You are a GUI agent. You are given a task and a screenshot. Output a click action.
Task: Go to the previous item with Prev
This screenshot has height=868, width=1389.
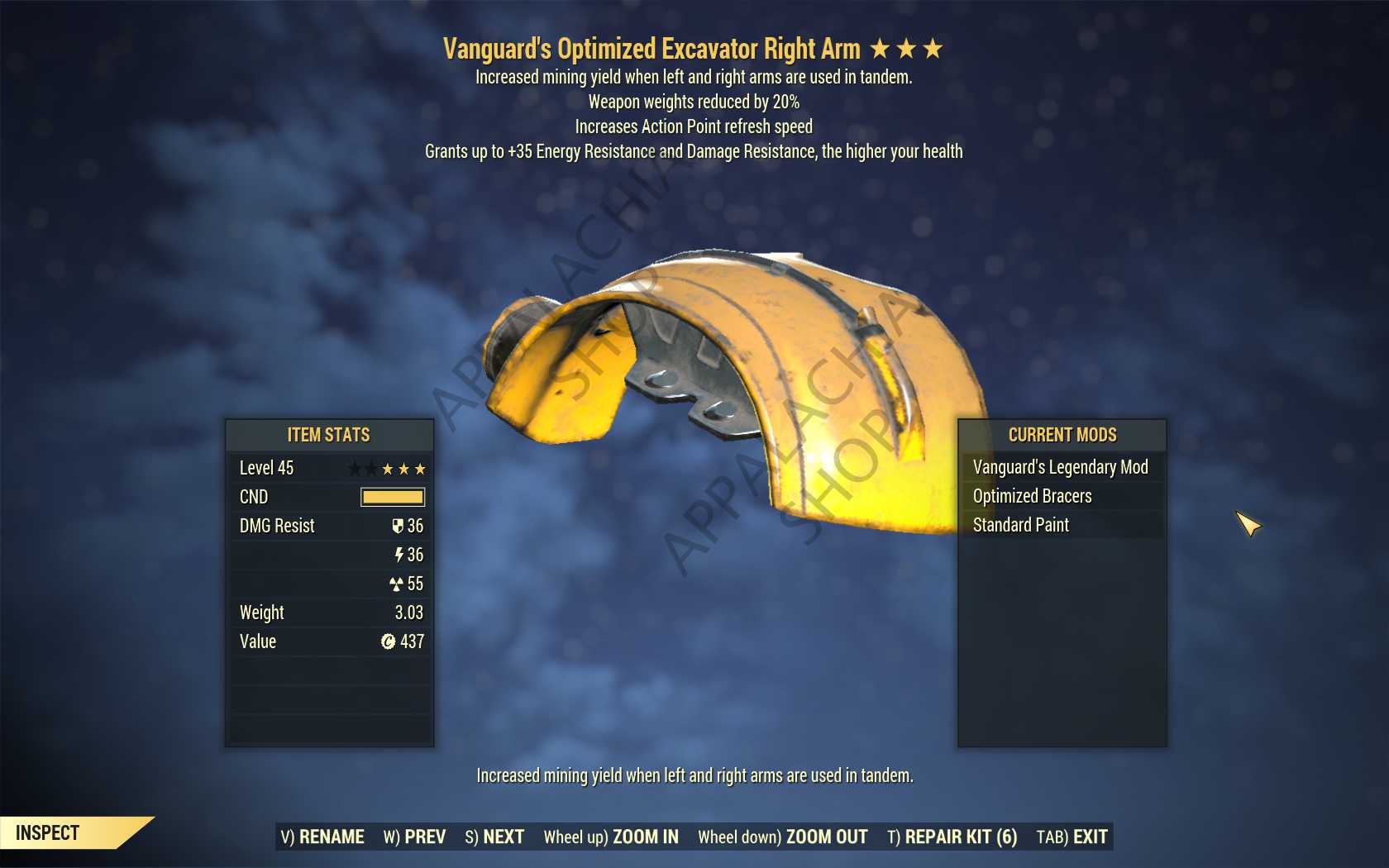(414, 837)
